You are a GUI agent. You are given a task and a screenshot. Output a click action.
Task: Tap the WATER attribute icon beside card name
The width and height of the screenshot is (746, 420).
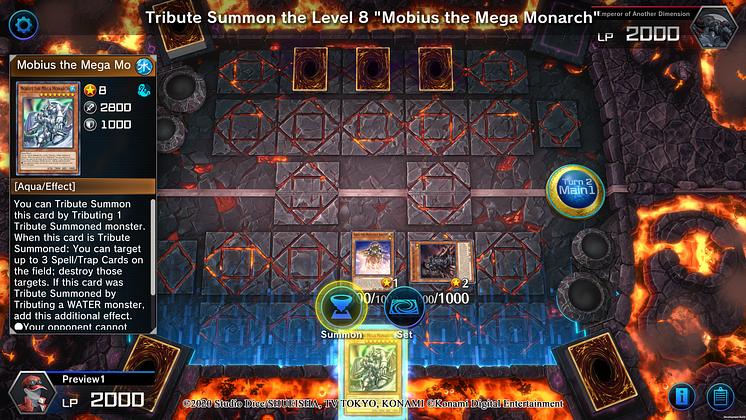point(145,66)
